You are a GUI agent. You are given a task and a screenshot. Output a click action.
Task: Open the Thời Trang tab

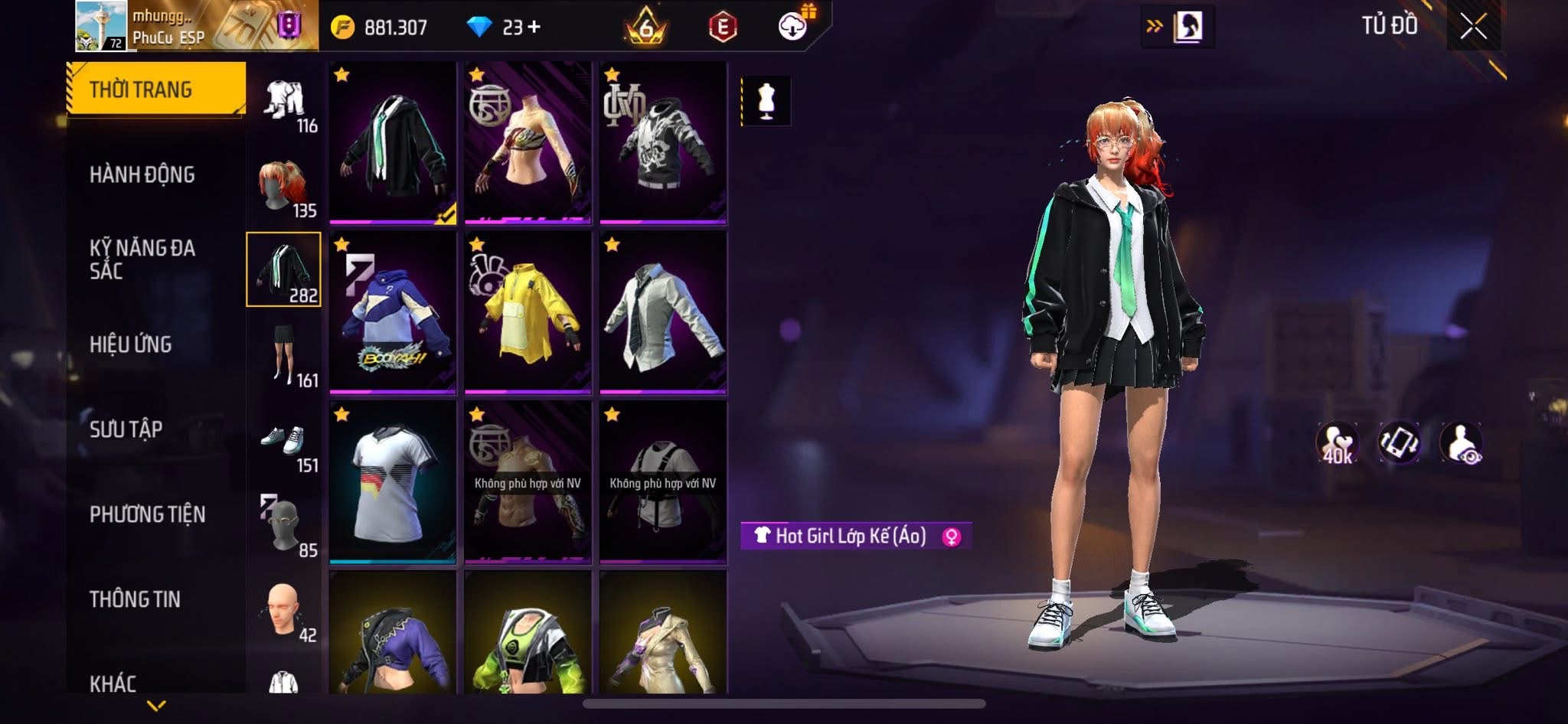(x=156, y=90)
